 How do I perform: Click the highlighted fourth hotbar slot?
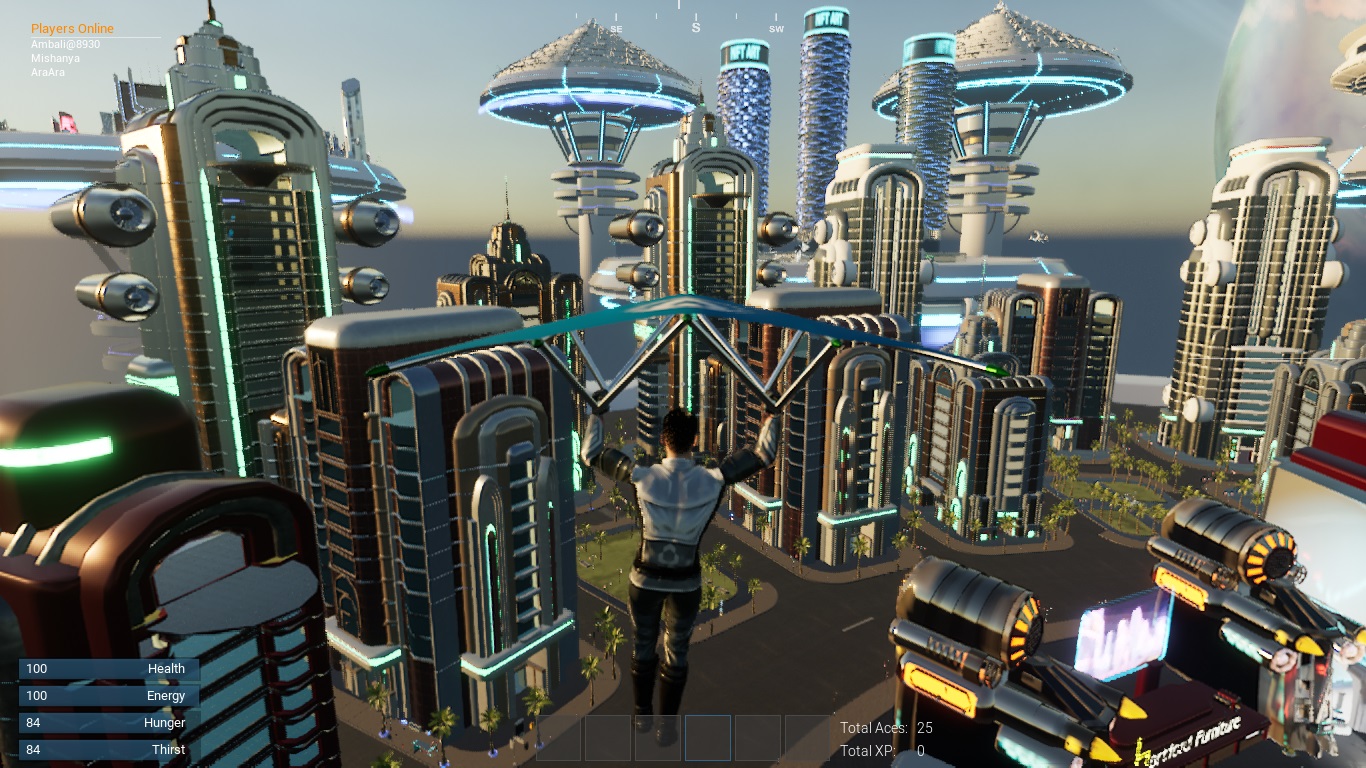(x=707, y=737)
